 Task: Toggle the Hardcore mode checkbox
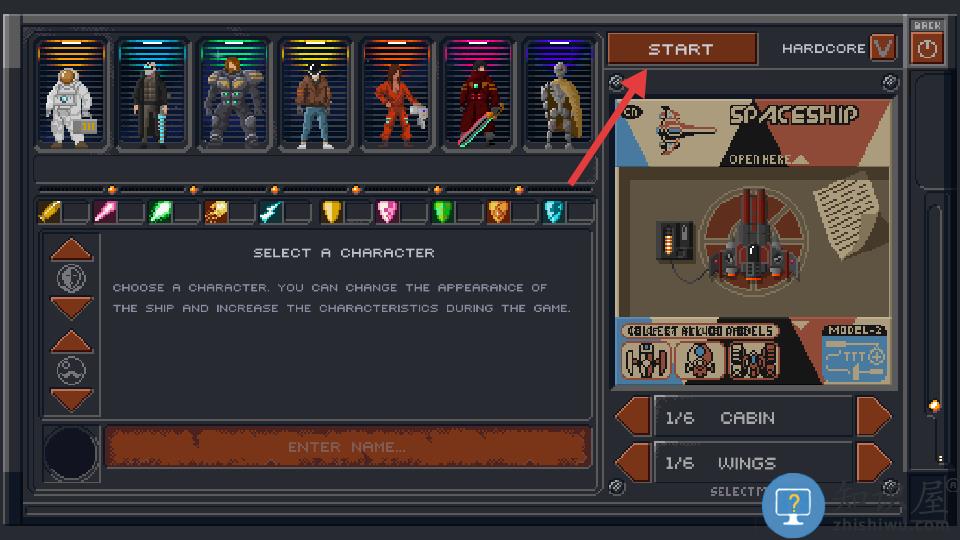tap(883, 48)
